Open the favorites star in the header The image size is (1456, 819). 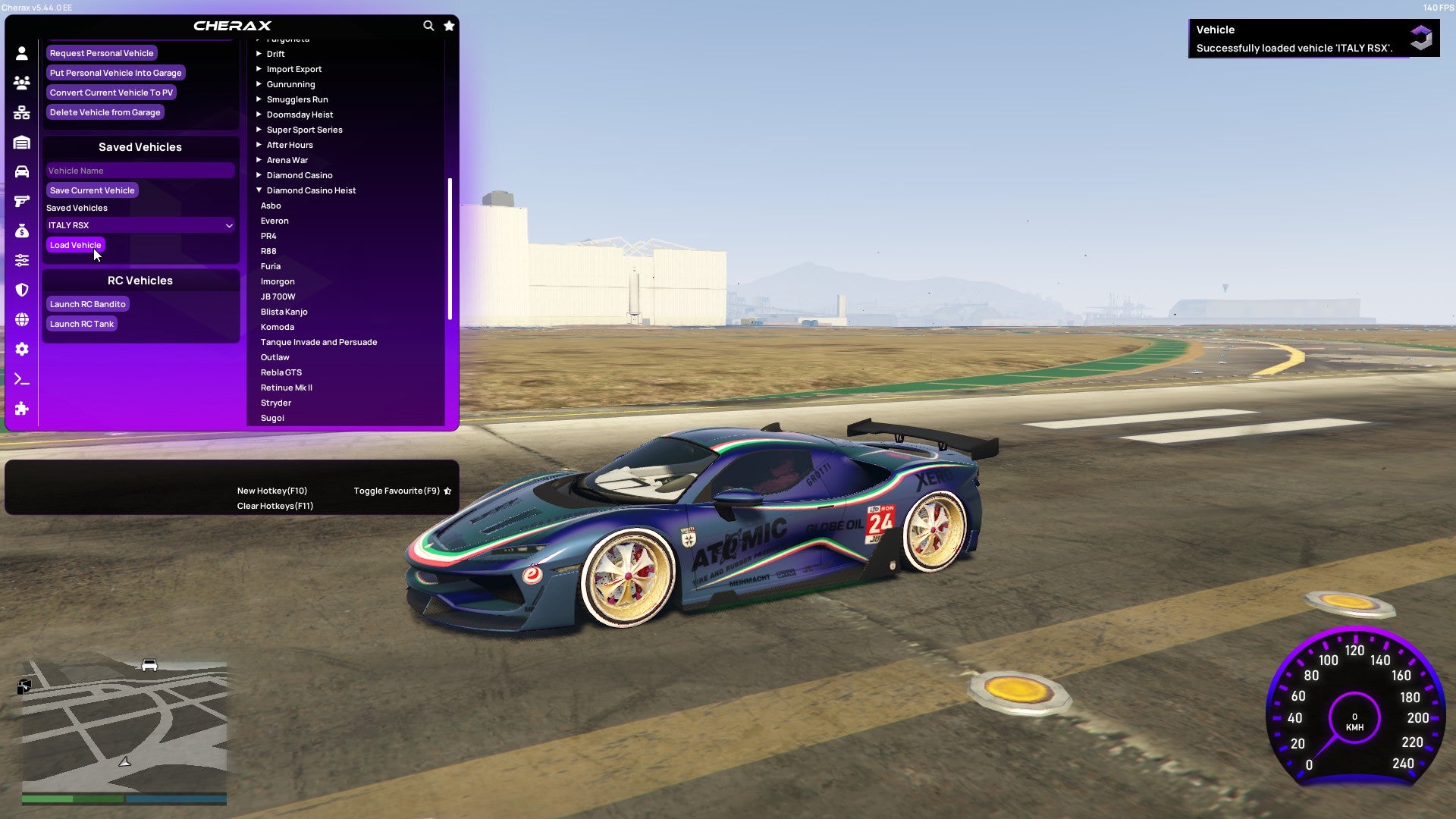448,25
